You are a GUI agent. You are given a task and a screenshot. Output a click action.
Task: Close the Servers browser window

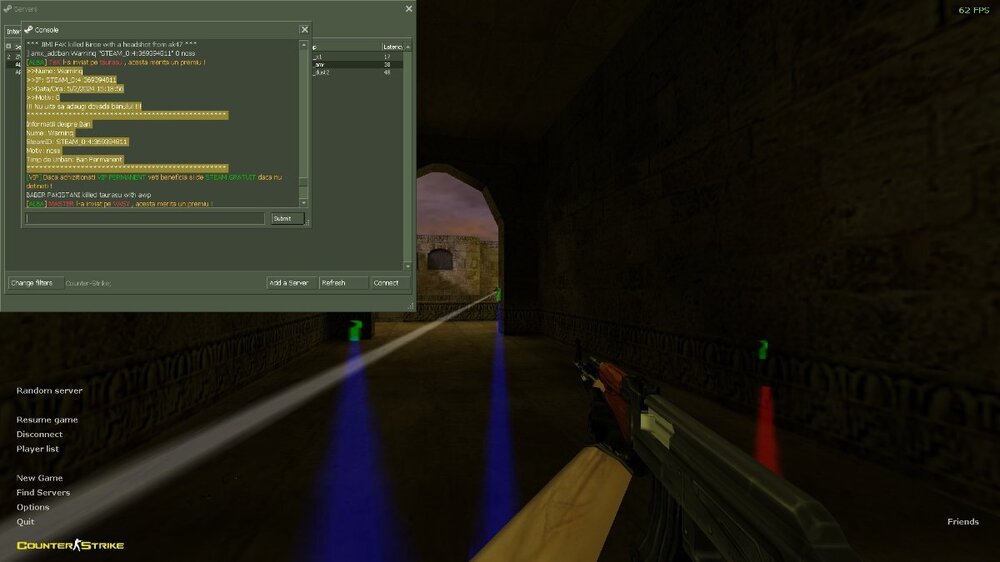[x=408, y=9]
